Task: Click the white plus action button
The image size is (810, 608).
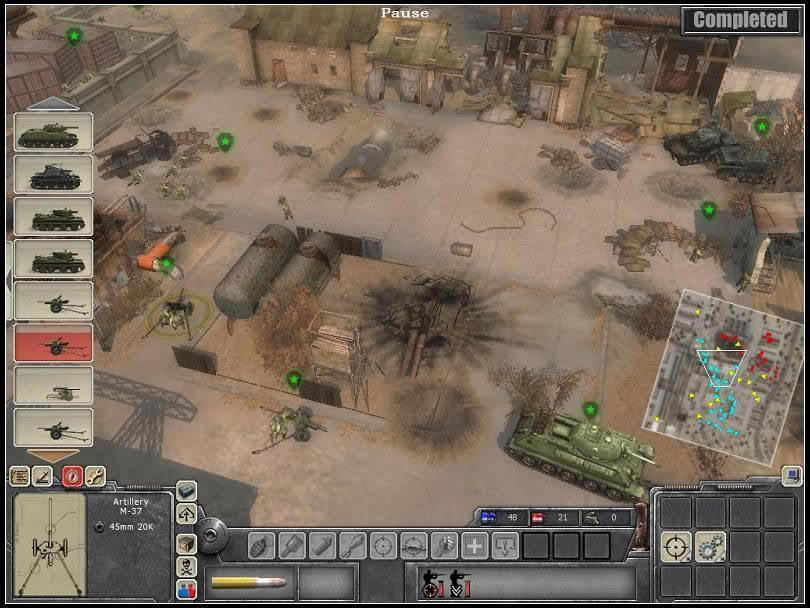Action: [475, 546]
